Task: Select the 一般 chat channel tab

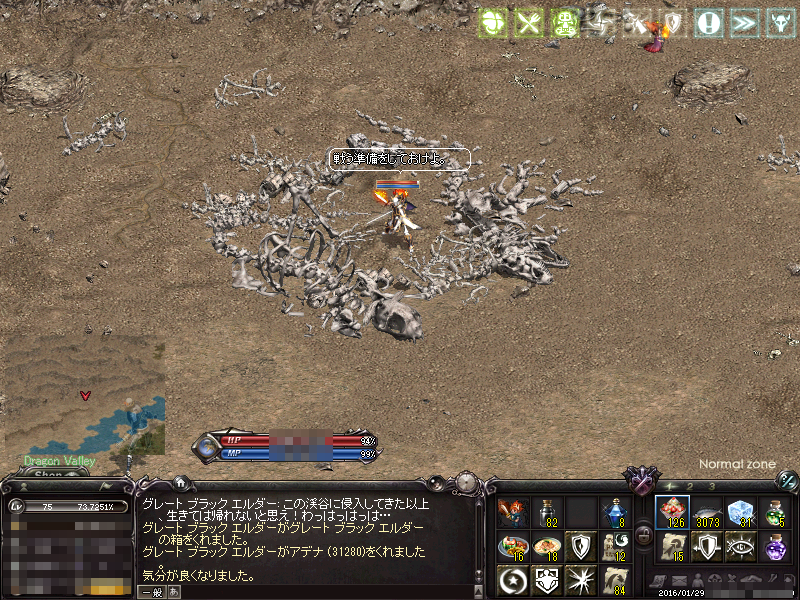Action: 152,592
